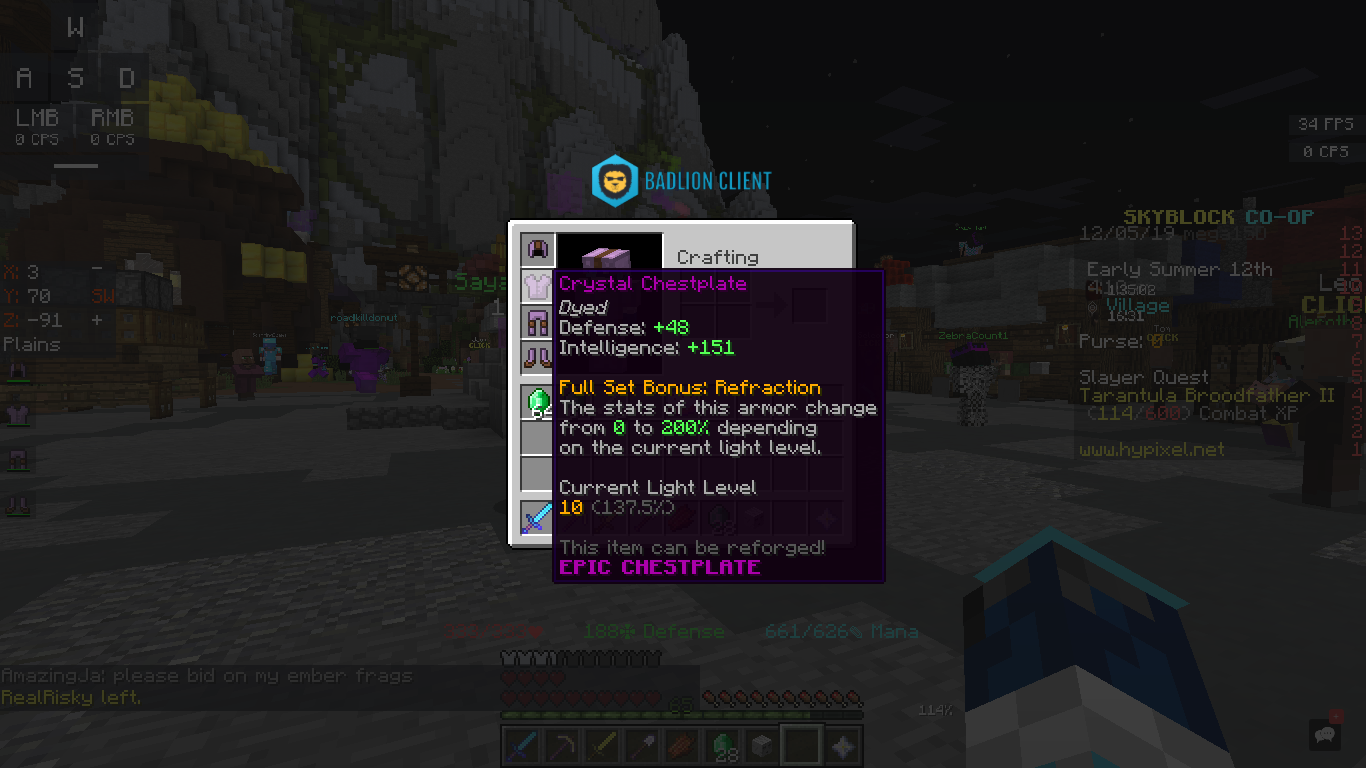
Task: Click the diamond sword in the inventory
Action: [x=537, y=518]
